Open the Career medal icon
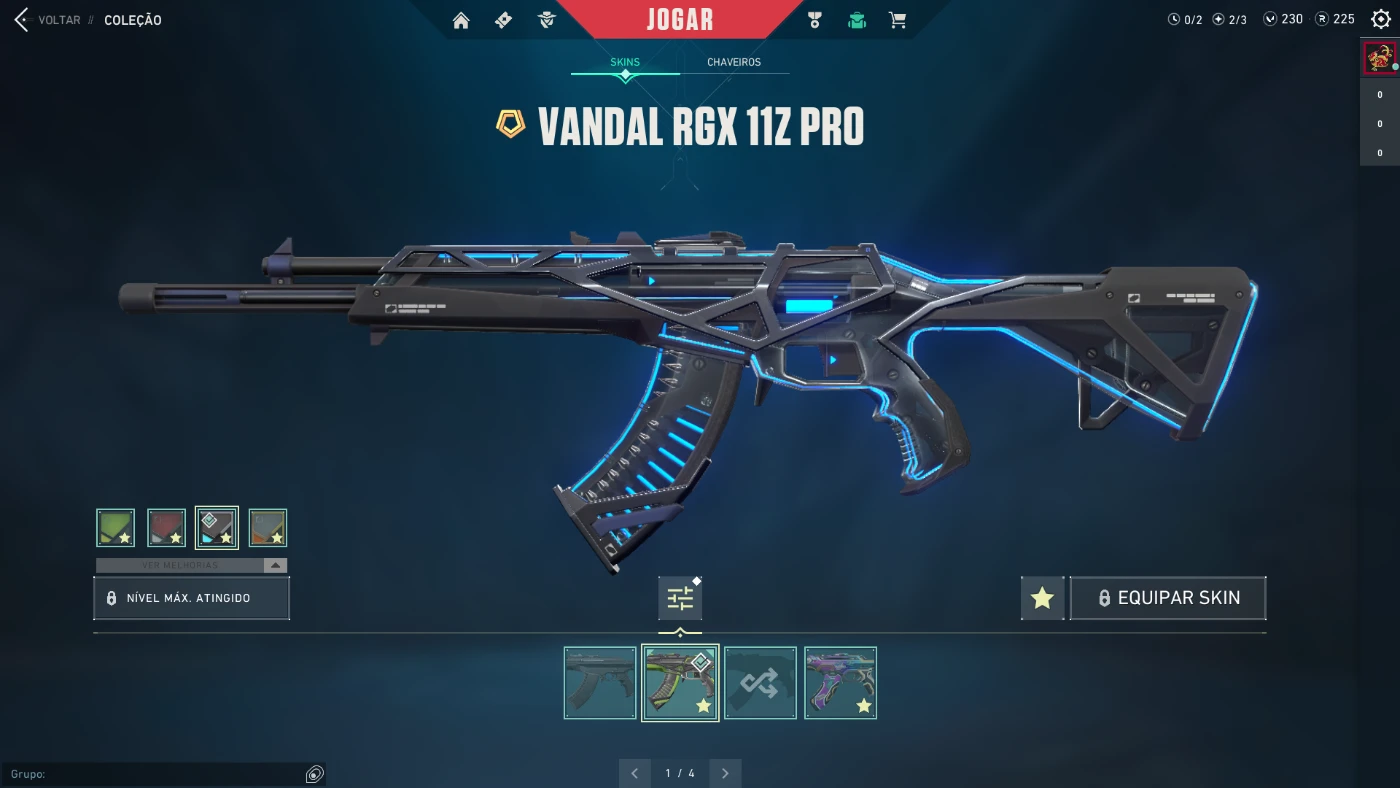 pos(814,19)
